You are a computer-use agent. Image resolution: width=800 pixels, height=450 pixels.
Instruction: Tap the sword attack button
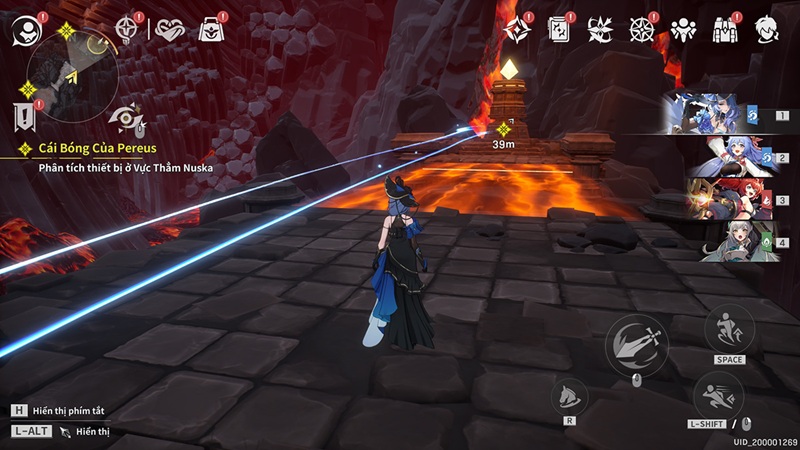click(x=637, y=341)
